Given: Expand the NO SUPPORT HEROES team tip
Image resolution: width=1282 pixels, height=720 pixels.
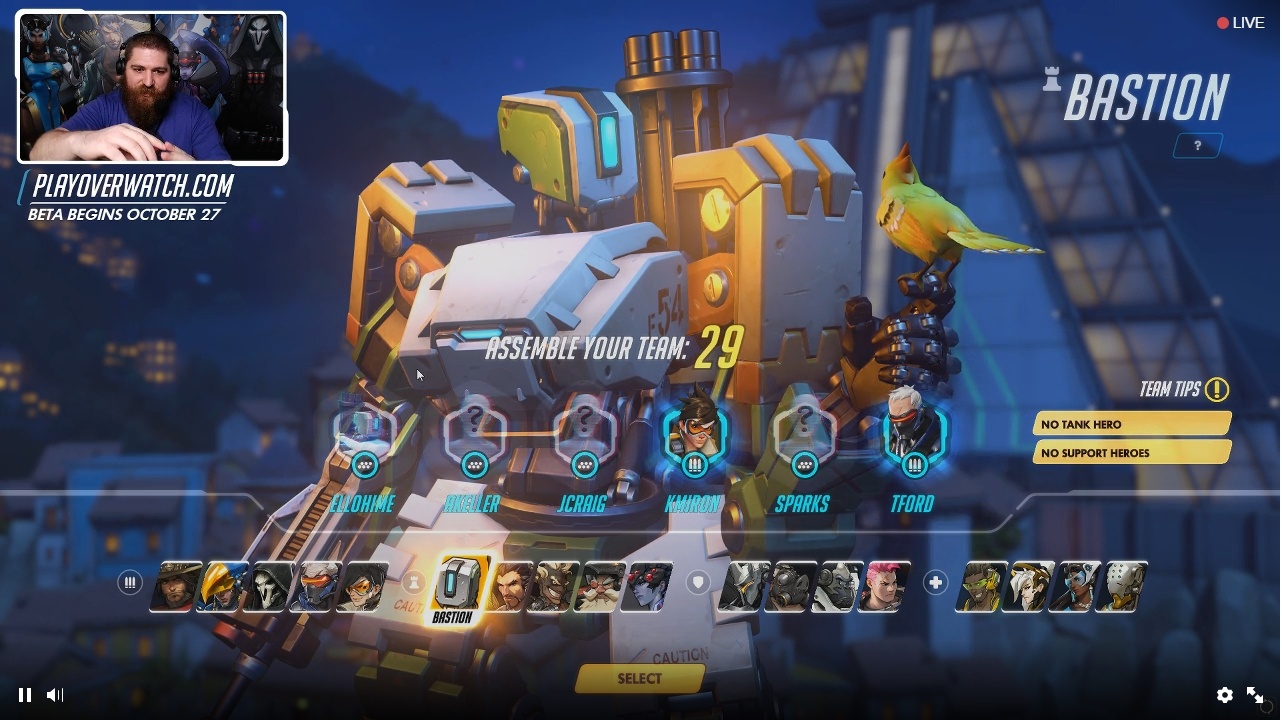Looking at the screenshot, I should tap(1131, 453).
